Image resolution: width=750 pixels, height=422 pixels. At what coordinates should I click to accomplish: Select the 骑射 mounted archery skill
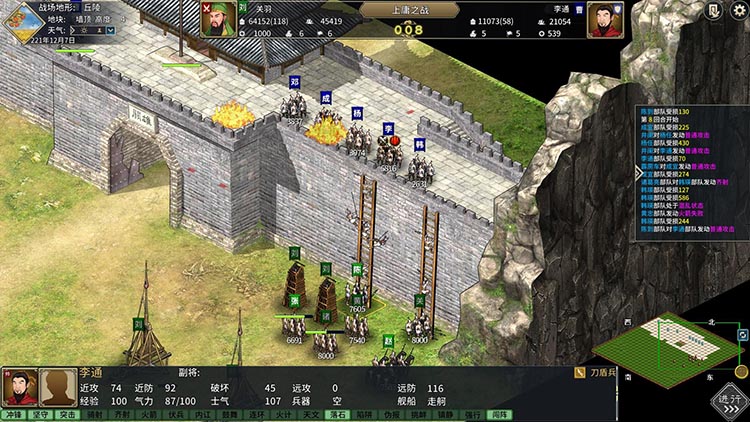pyautogui.click(x=94, y=414)
